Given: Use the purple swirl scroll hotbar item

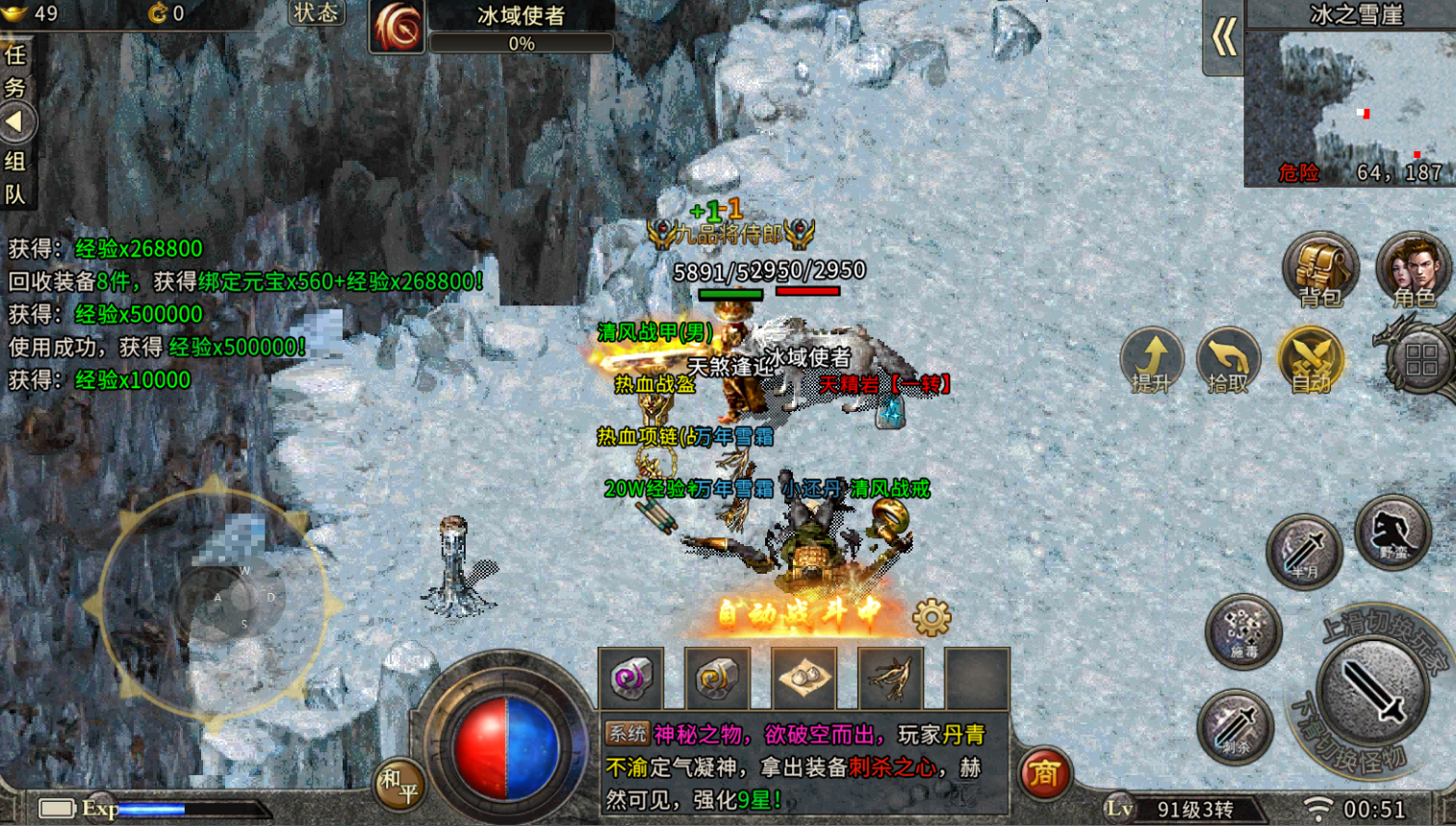Looking at the screenshot, I should [x=630, y=679].
